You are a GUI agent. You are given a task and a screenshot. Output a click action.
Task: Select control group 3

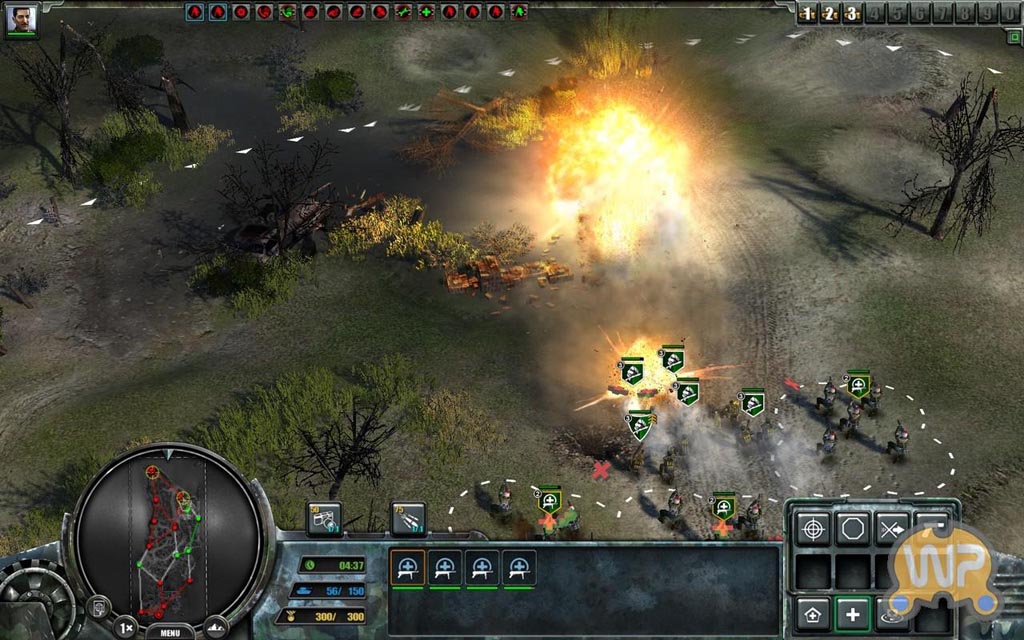[x=851, y=14]
